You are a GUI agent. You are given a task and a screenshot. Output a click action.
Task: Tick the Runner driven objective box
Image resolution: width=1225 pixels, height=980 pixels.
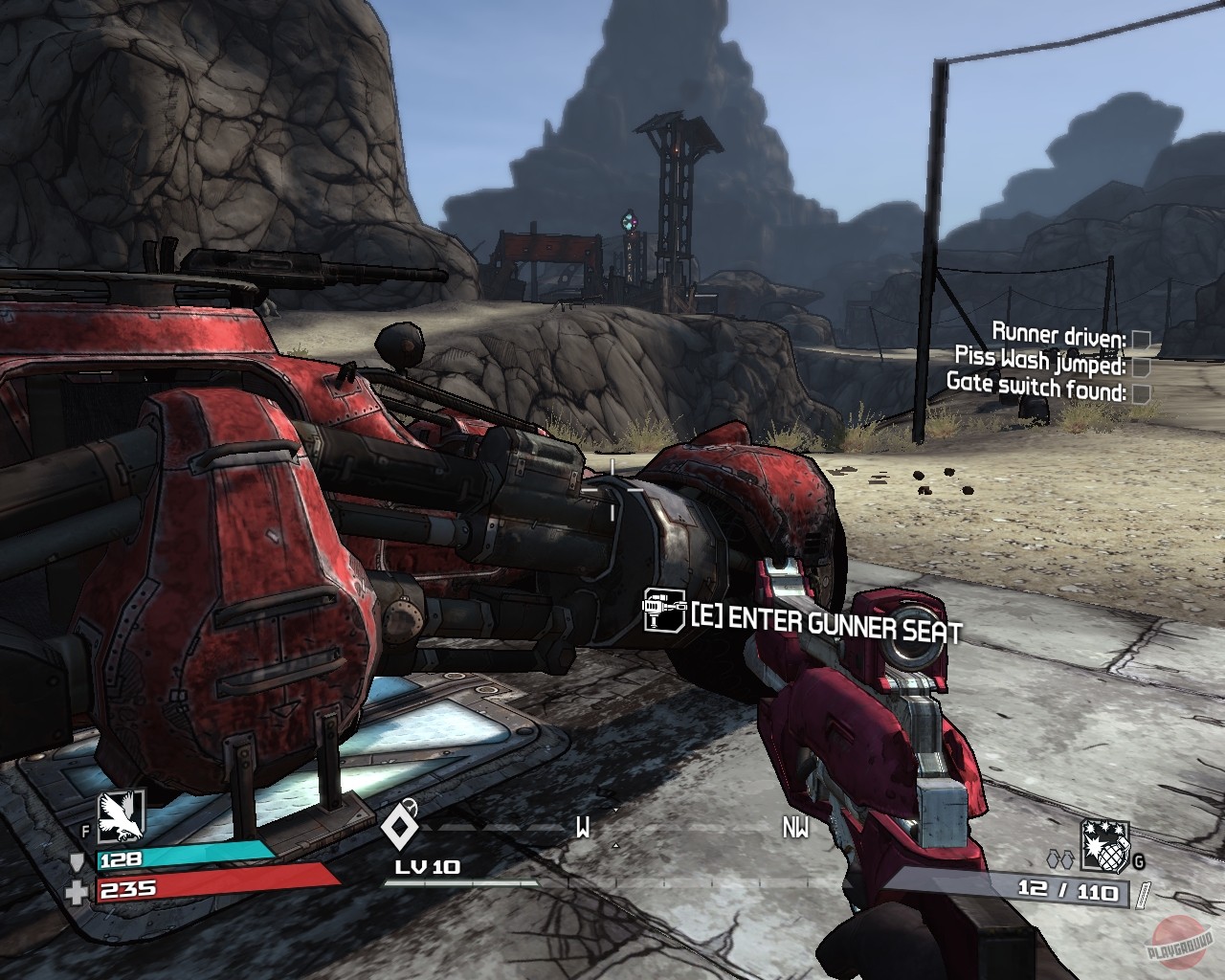[x=1140, y=339]
